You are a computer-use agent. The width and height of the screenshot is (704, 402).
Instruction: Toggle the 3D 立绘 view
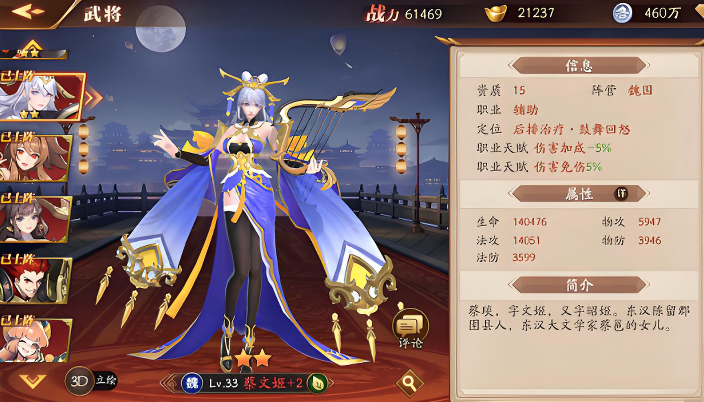91,381
